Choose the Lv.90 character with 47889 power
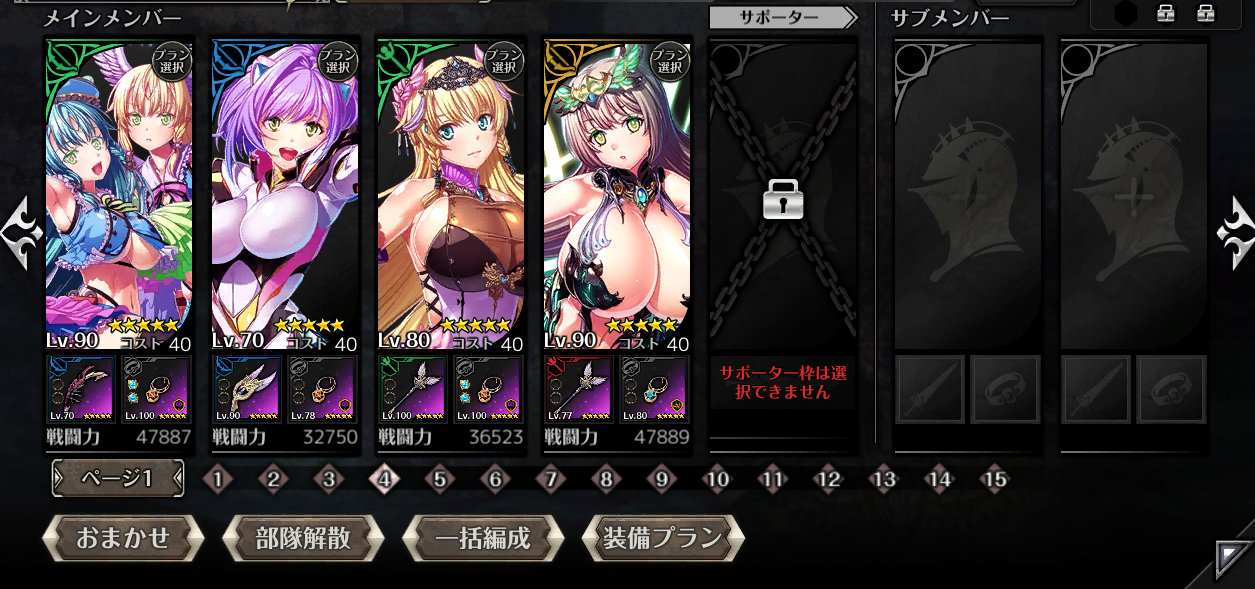 [x=617, y=190]
